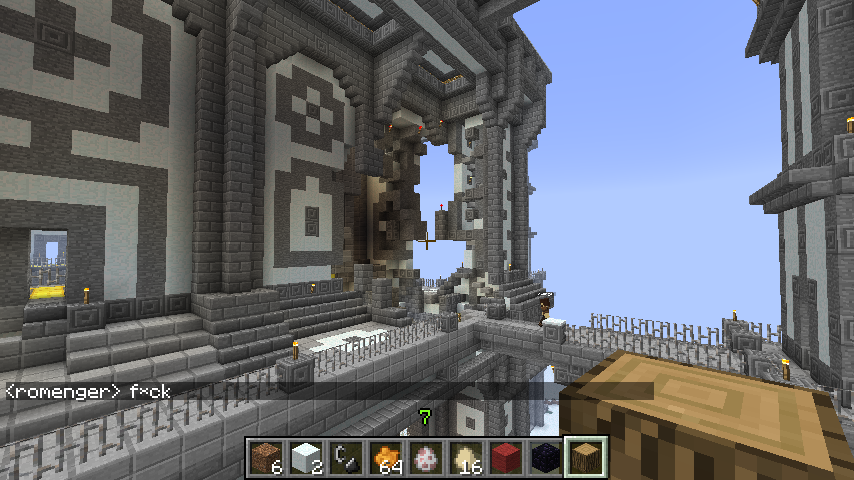Choose the white block stack of 2
This screenshot has height=480, width=854.
tap(307, 458)
